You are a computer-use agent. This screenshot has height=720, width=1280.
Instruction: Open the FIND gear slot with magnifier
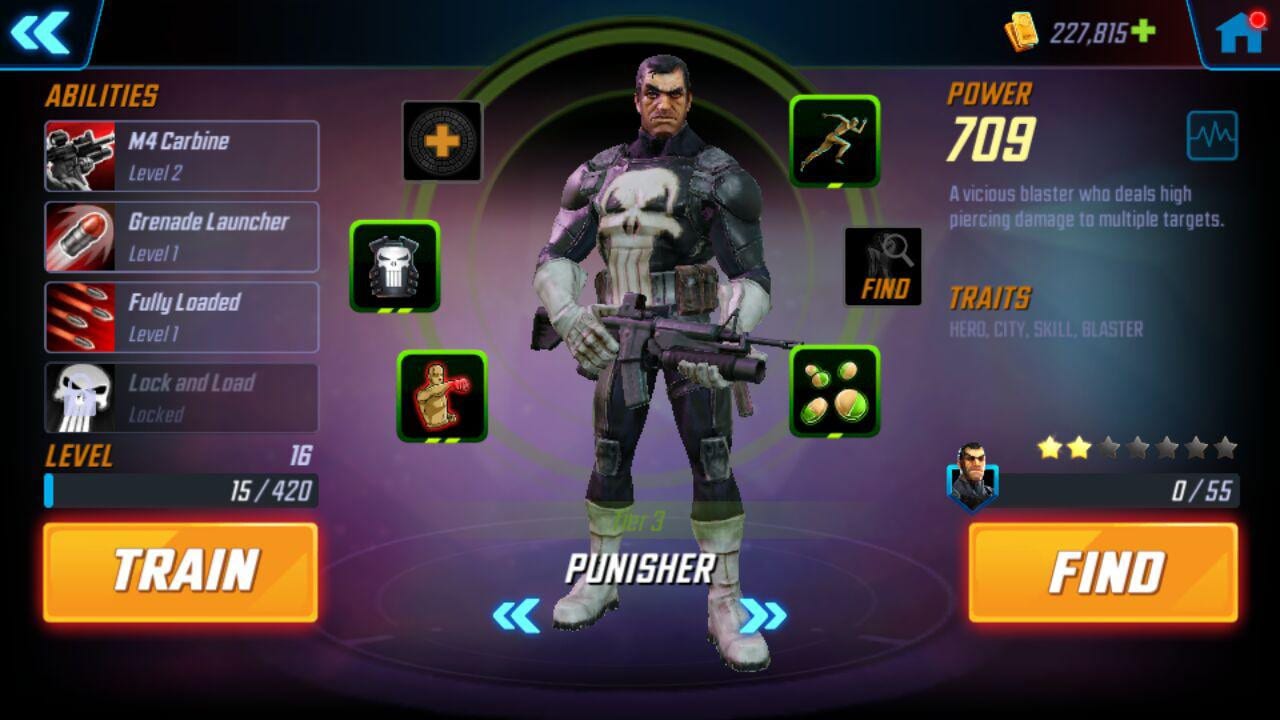pyautogui.click(x=883, y=266)
